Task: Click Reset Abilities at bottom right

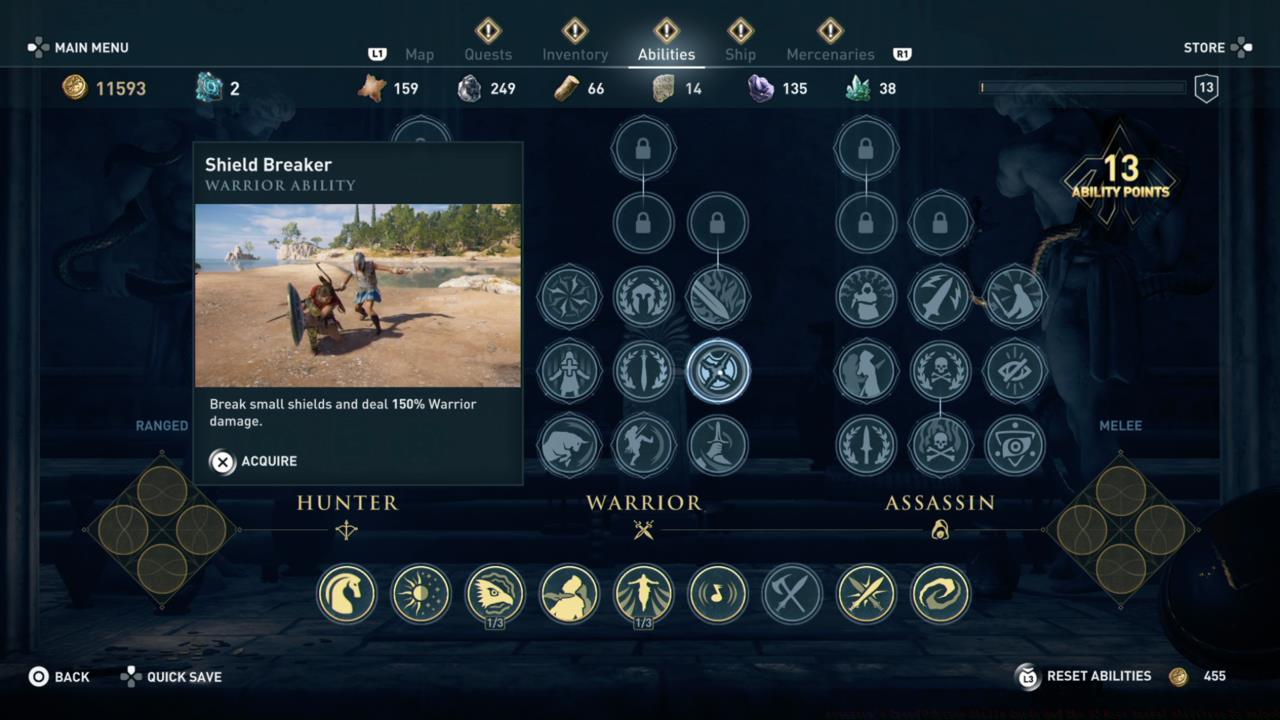Action: pyautogui.click(x=1098, y=676)
